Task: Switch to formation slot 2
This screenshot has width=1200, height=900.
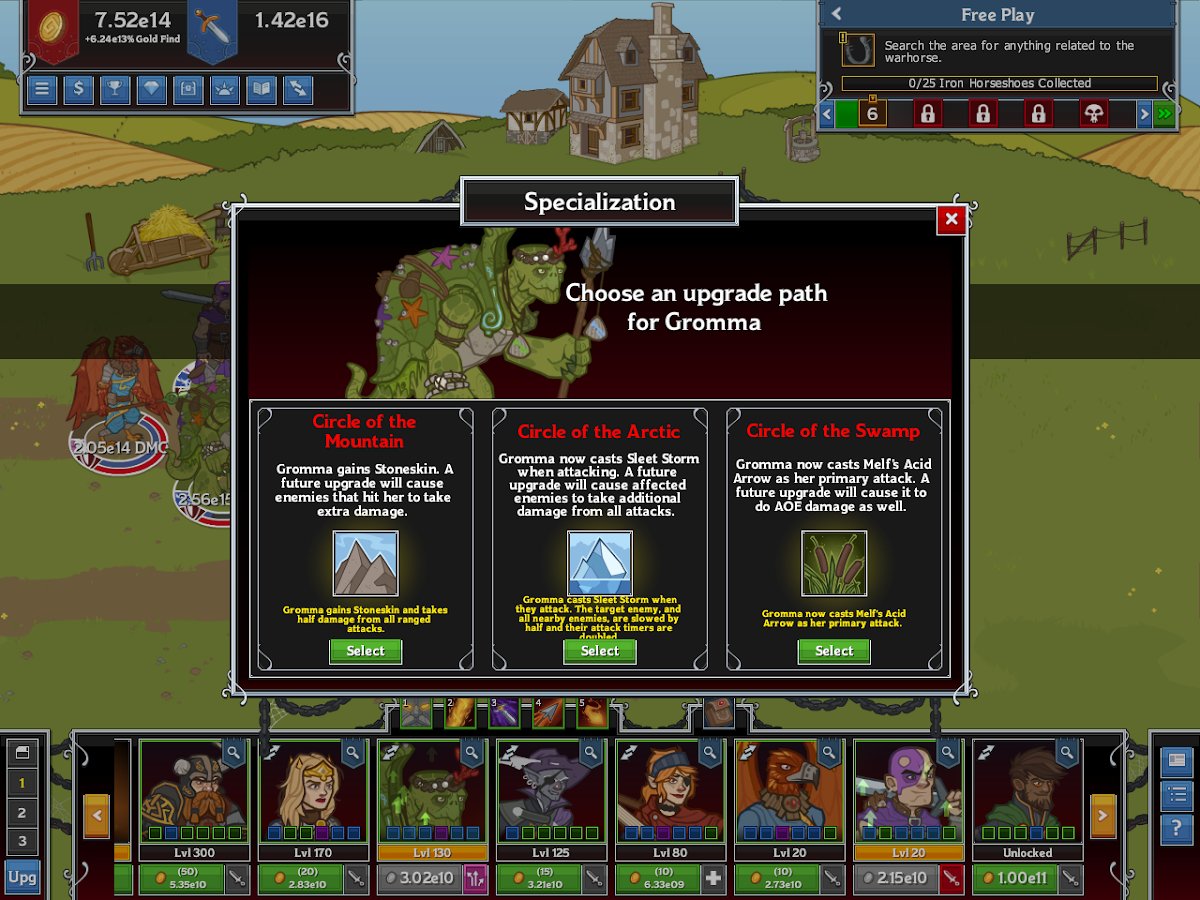Action: [21, 812]
